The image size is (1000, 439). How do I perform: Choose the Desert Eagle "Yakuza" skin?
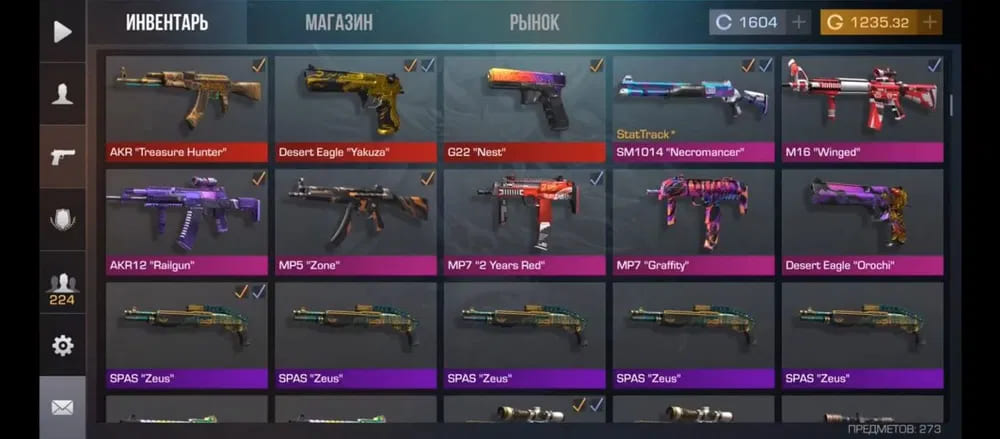pyautogui.click(x=355, y=107)
